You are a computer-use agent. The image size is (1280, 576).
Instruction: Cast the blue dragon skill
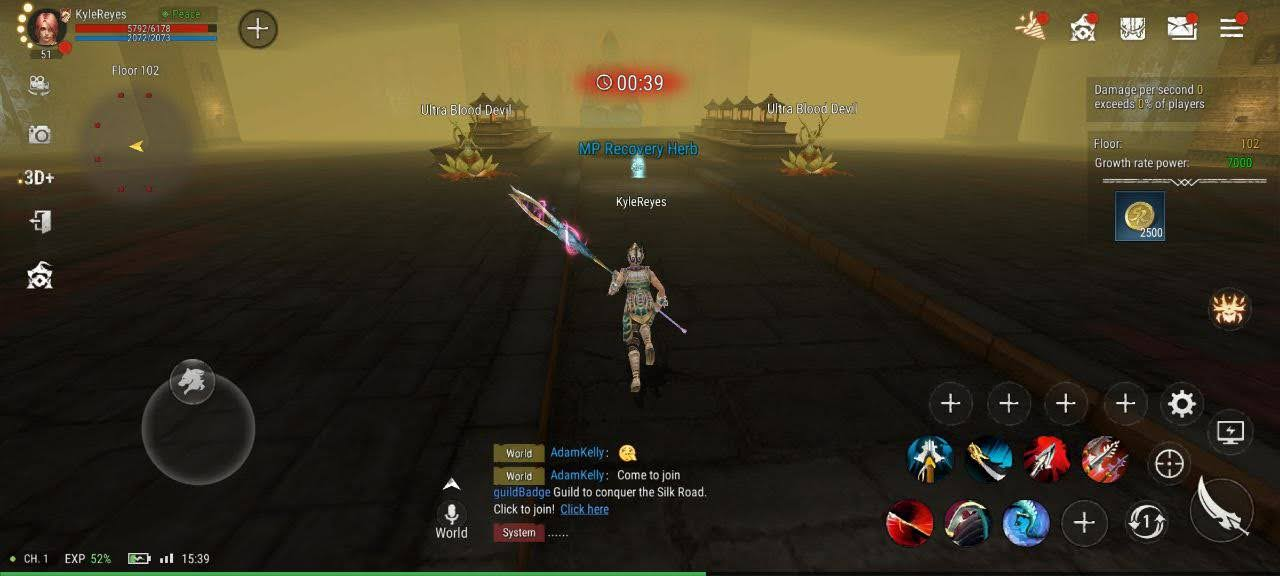tap(1026, 523)
